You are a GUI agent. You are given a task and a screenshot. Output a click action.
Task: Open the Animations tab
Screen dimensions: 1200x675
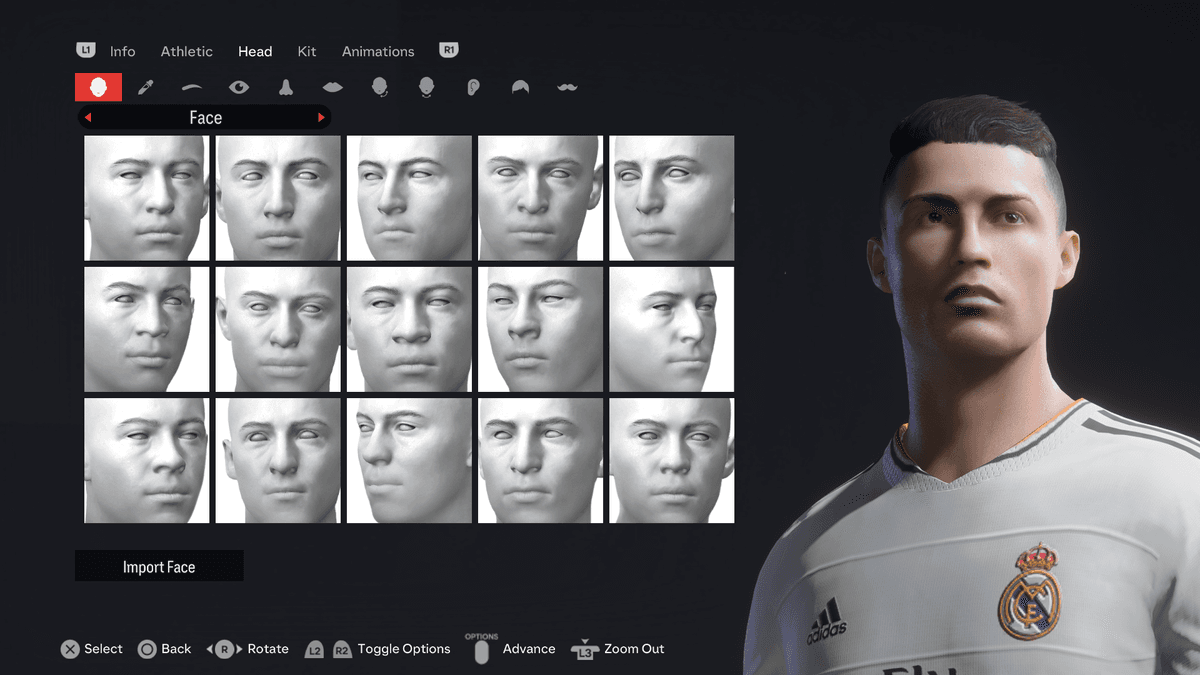point(378,51)
